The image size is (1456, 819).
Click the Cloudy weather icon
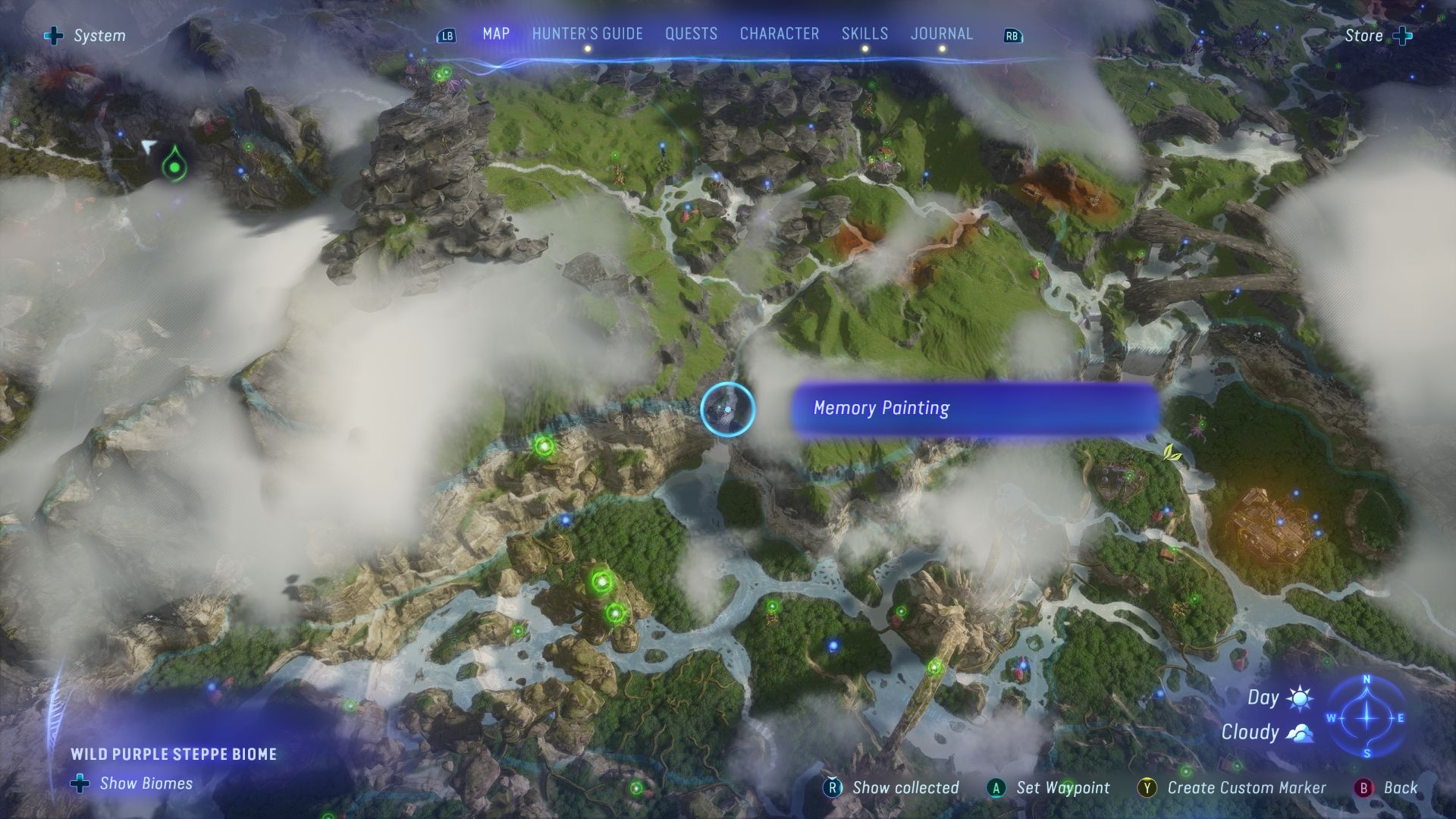pyautogui.click(x=1298, y=733)
